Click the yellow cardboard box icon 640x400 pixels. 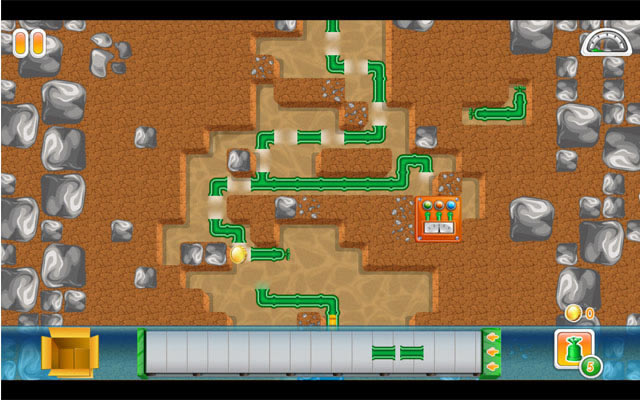(69, 353)
